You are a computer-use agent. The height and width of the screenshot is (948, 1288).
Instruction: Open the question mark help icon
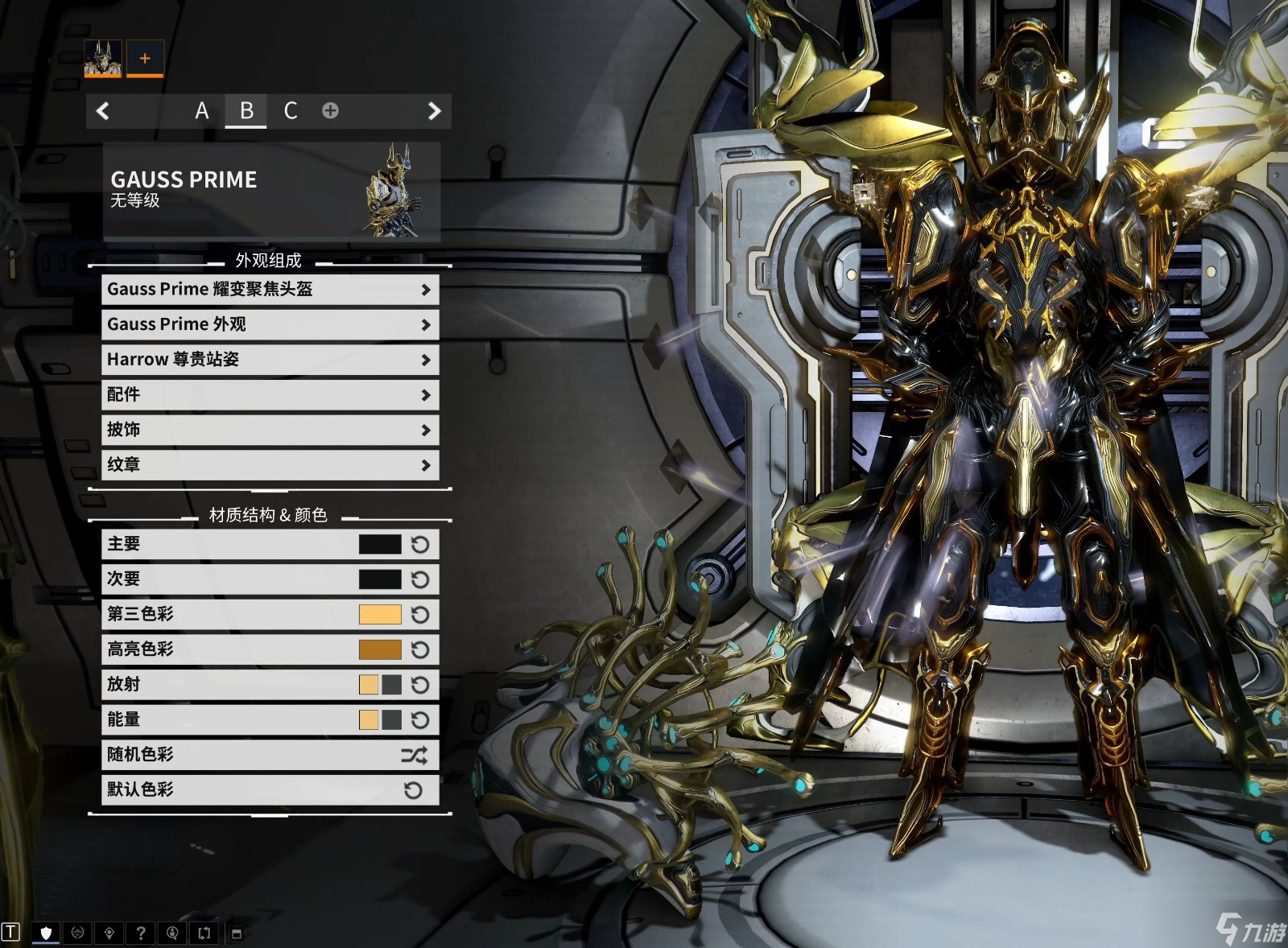141,934
